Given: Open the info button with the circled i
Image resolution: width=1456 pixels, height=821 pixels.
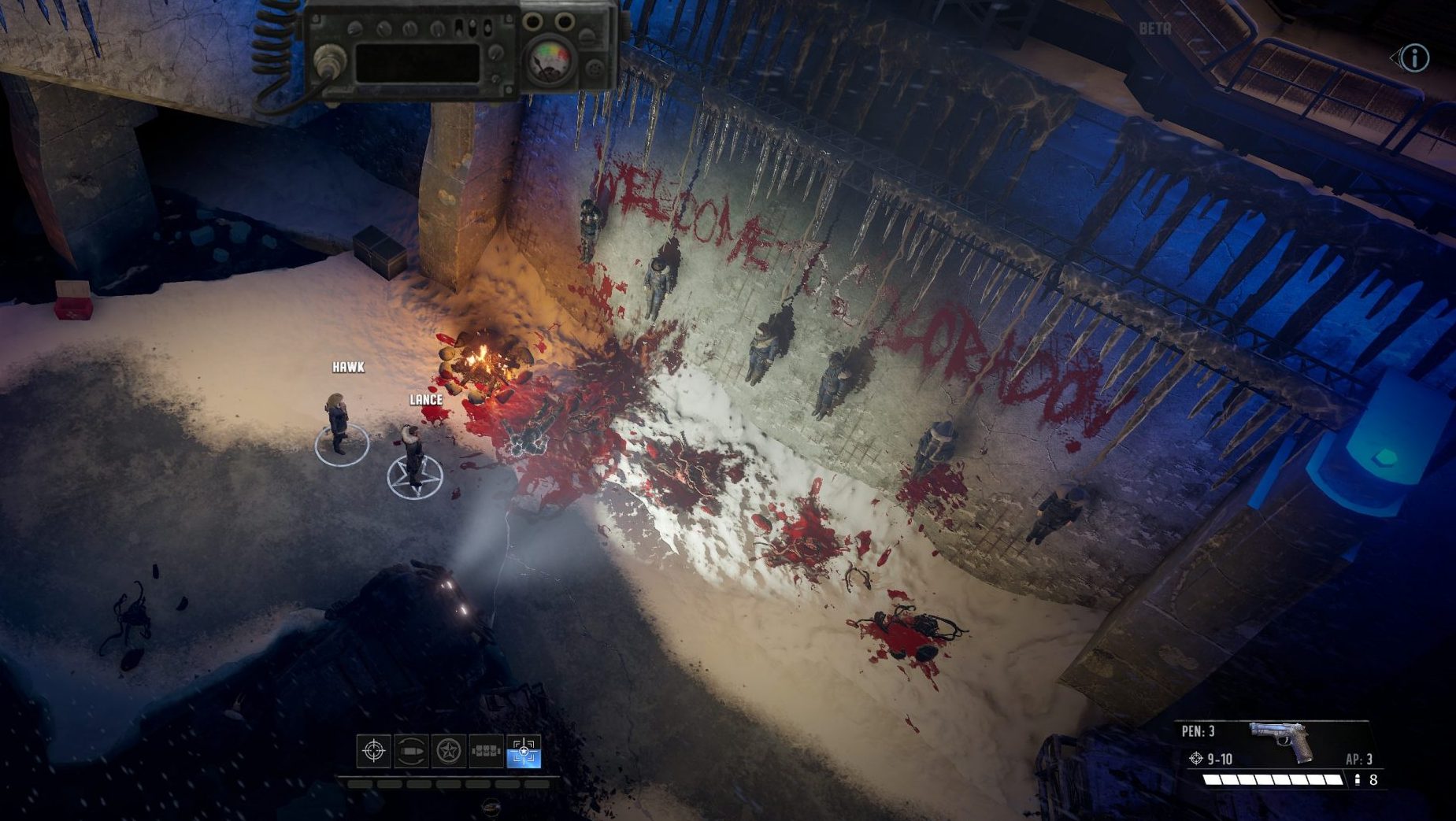Looking at the screenshot, I should click(x=1414, y=57).
